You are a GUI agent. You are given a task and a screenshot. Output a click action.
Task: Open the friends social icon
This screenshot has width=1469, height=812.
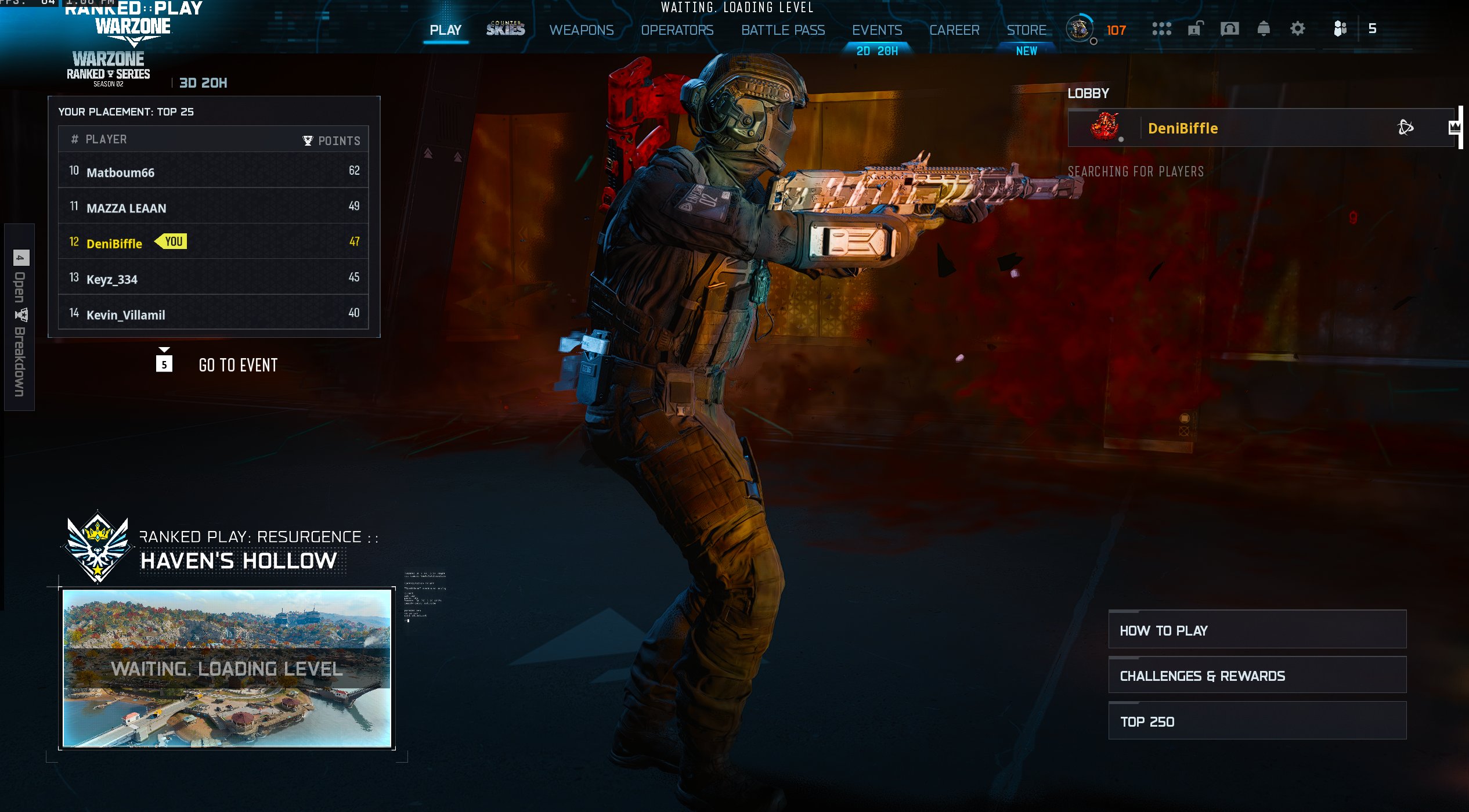[x=1340, y=28]
